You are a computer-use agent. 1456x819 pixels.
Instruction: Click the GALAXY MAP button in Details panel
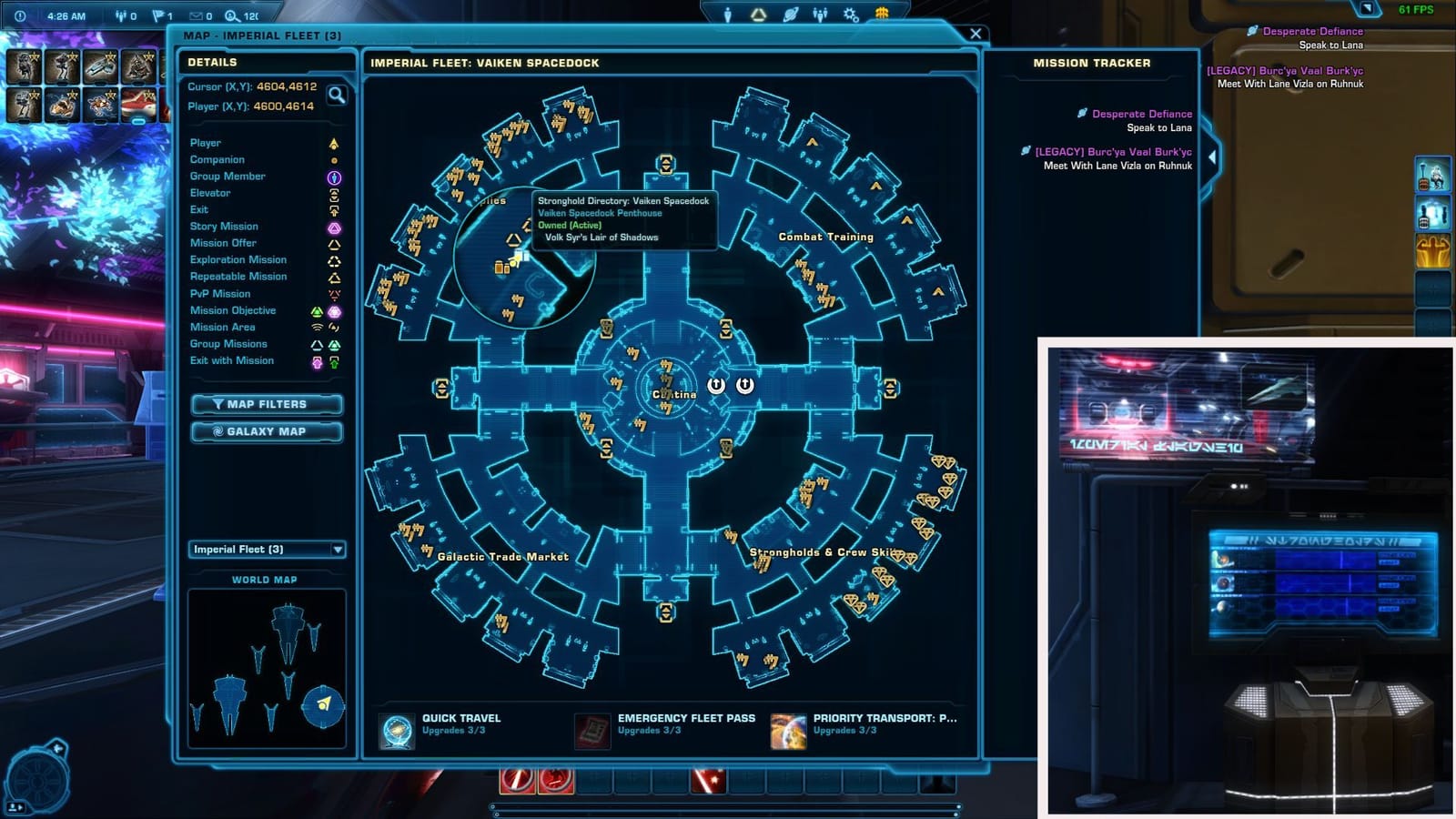point(266,431)
